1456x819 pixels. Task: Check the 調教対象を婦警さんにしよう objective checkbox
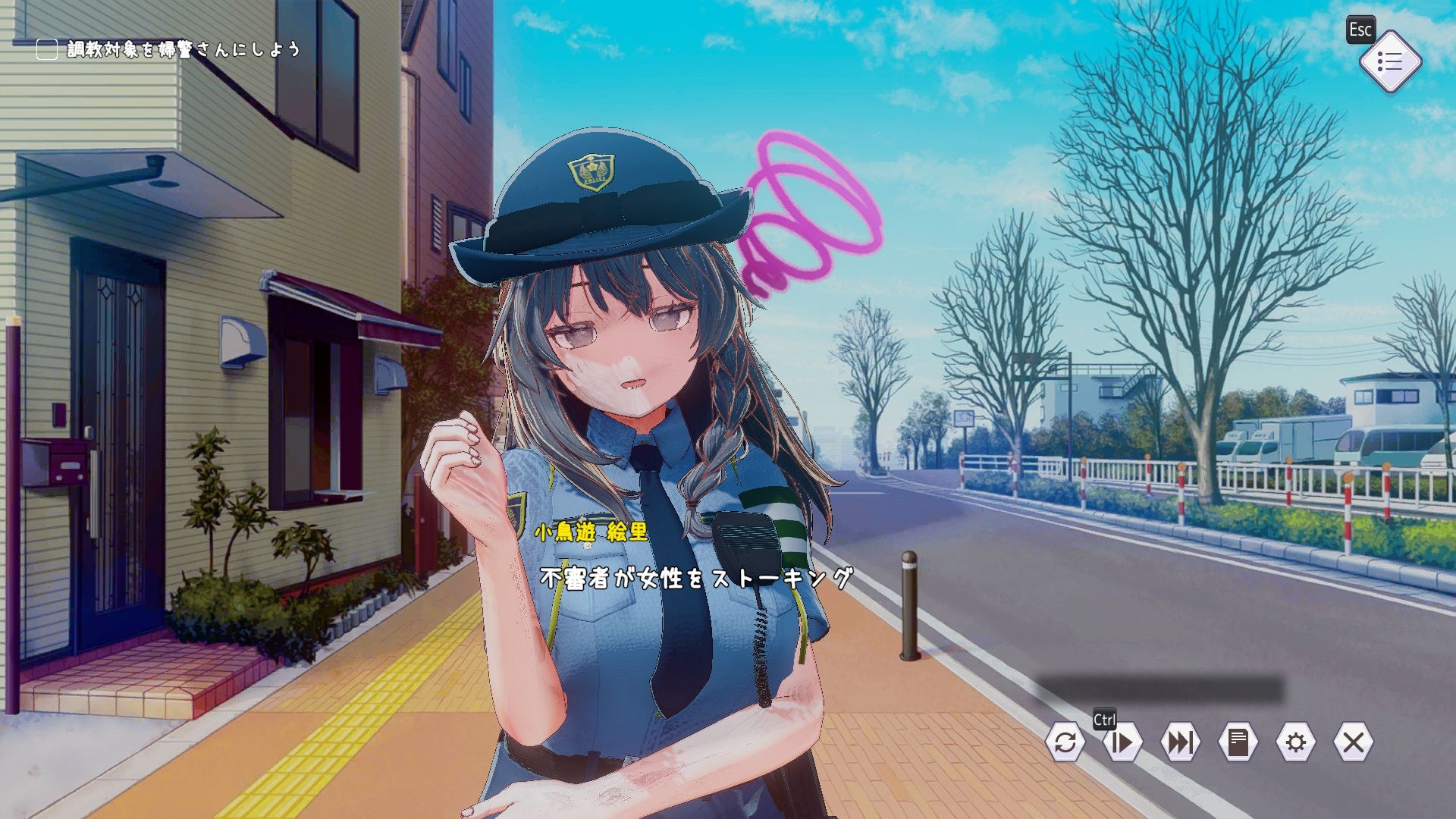(45, 49)
